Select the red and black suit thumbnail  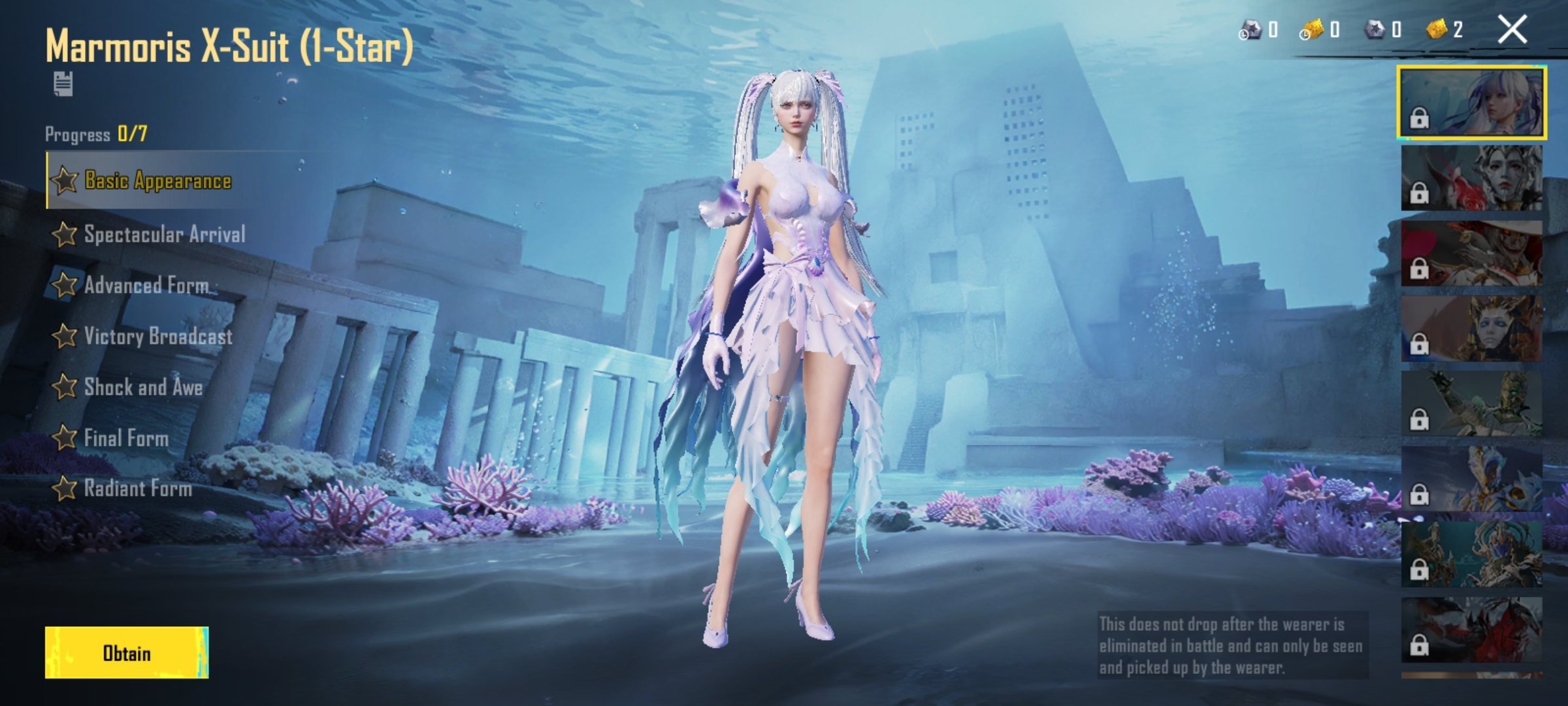(x=1471, y=630)
